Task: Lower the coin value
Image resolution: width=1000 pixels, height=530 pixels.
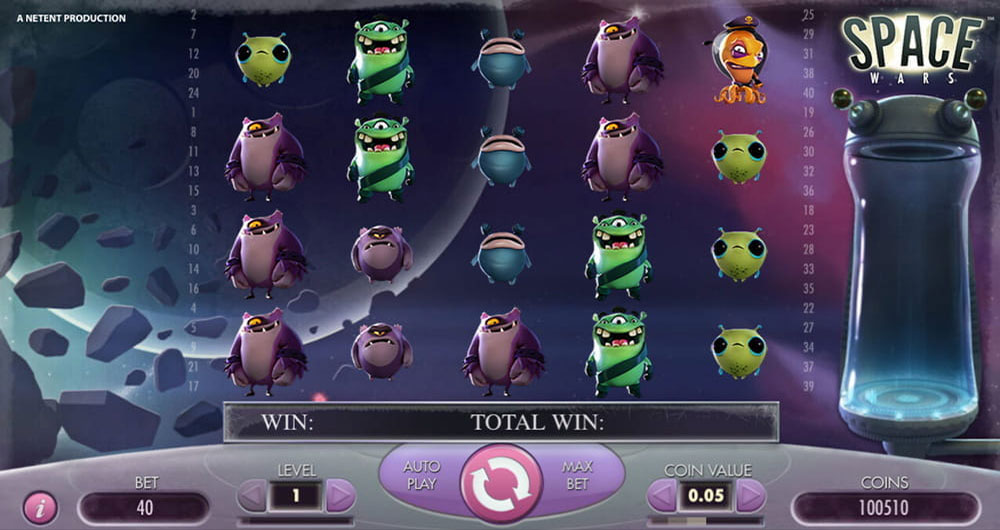Action: click(662, 495)
